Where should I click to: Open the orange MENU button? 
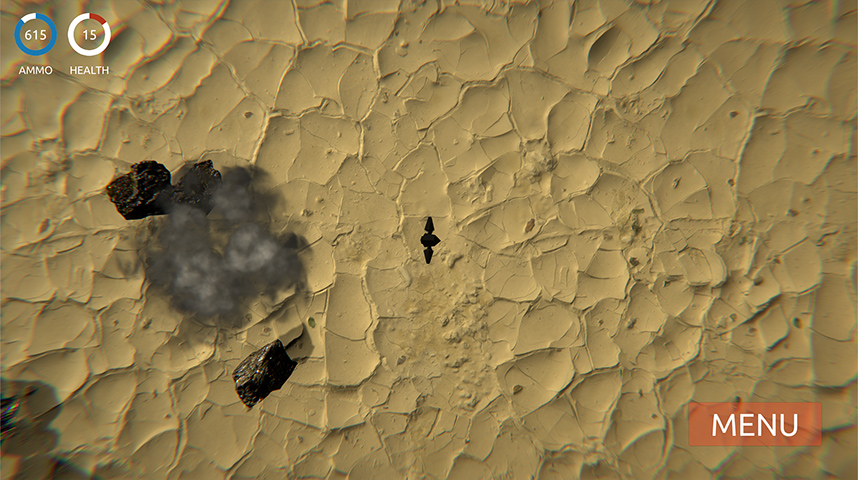click(754, 424)
